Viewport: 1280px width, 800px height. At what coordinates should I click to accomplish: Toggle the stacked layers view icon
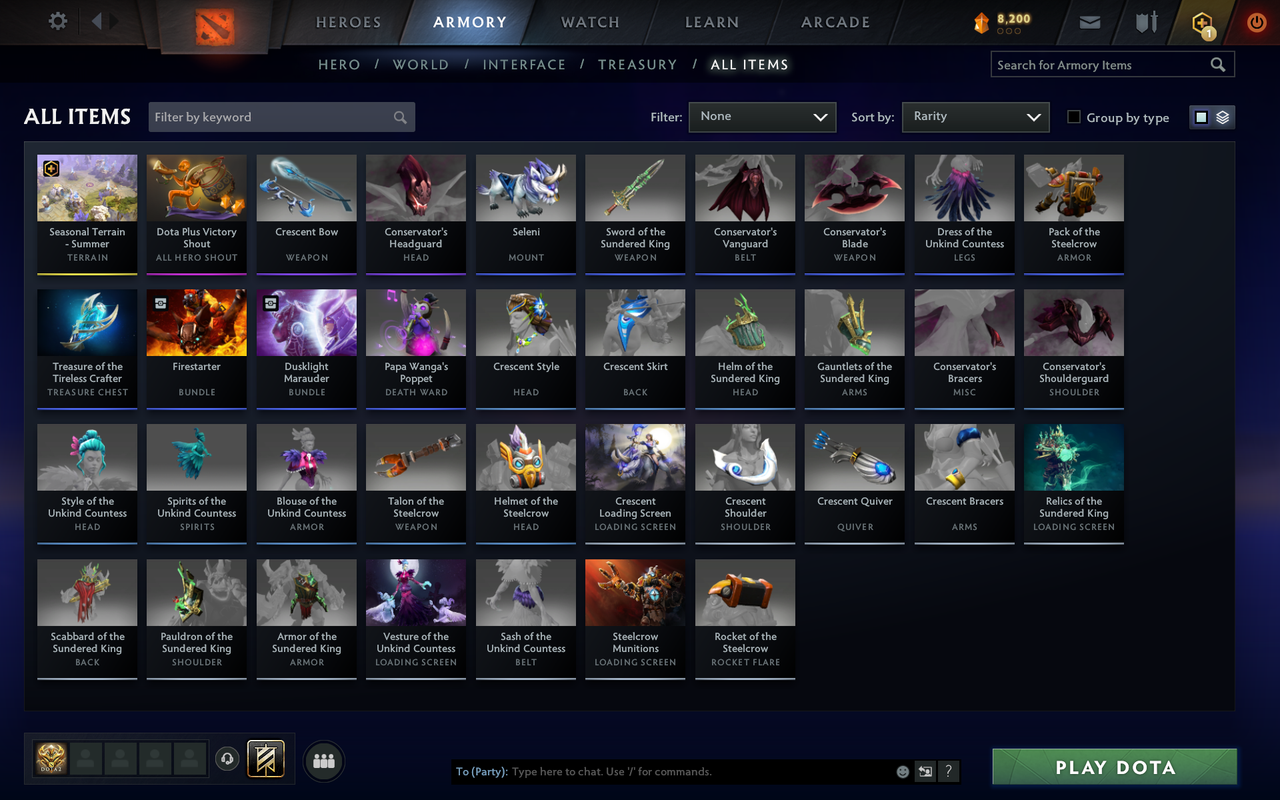click(1222, 116)
